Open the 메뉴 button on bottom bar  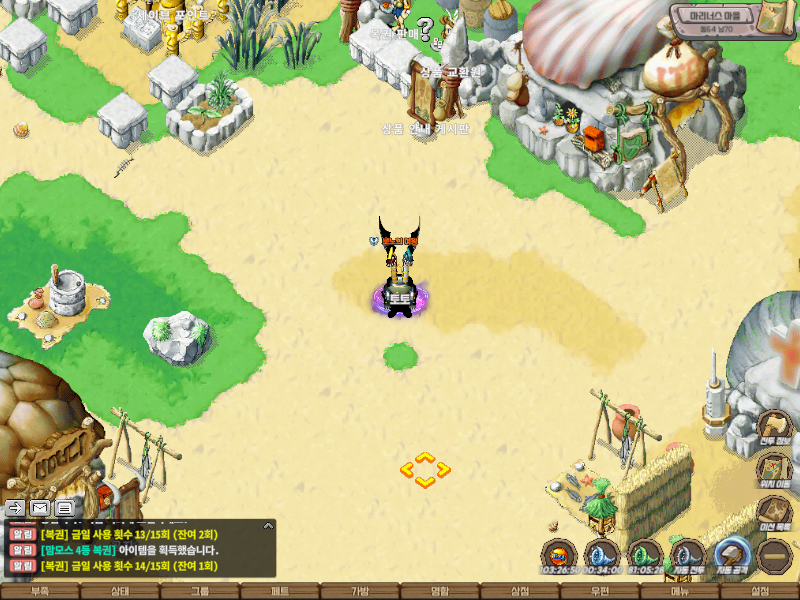click(x=680, y=592)
